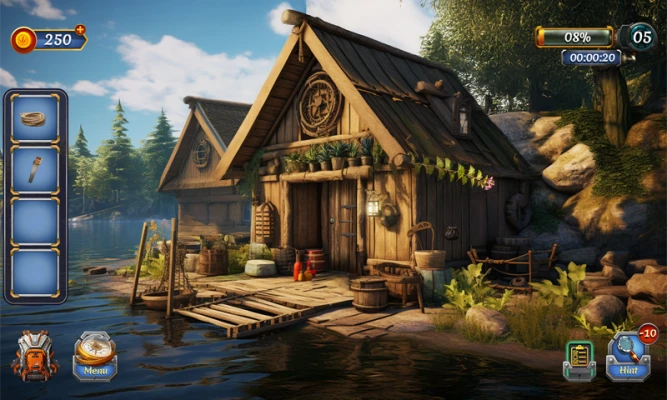Screen dimensions: 667x400
Task: Open the compass Menu button
Action: click(x=95, y=356)
